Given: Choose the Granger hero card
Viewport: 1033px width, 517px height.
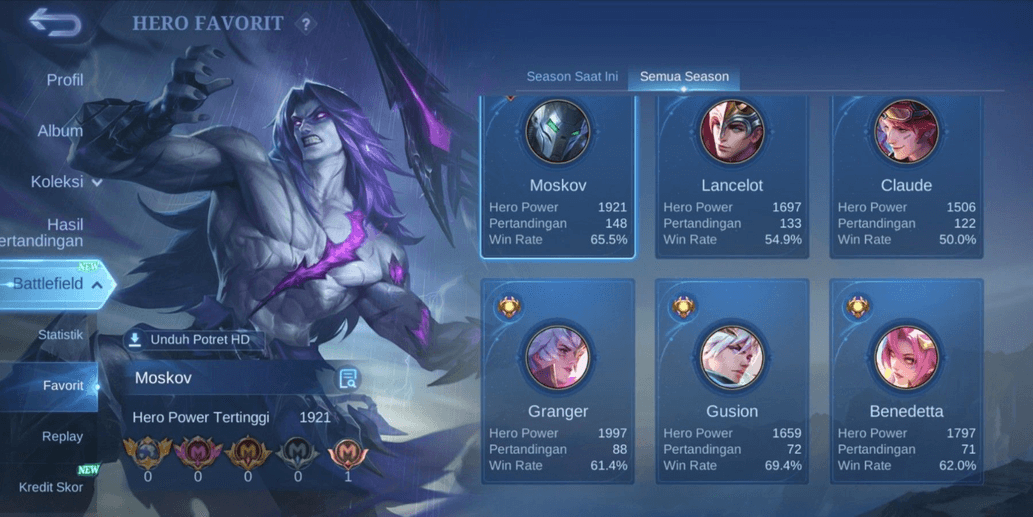Looking at the screenshot, I should tap(558, 382).
